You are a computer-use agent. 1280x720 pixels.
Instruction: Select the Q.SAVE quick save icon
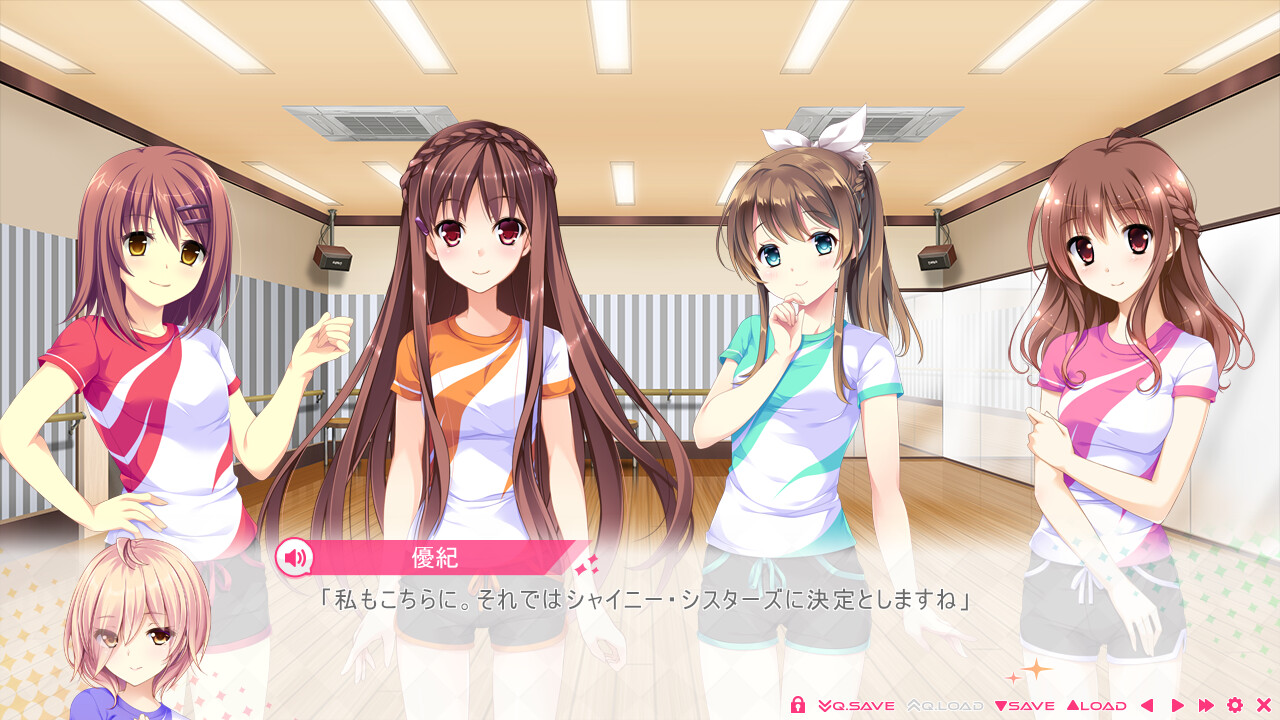point(855,705)
